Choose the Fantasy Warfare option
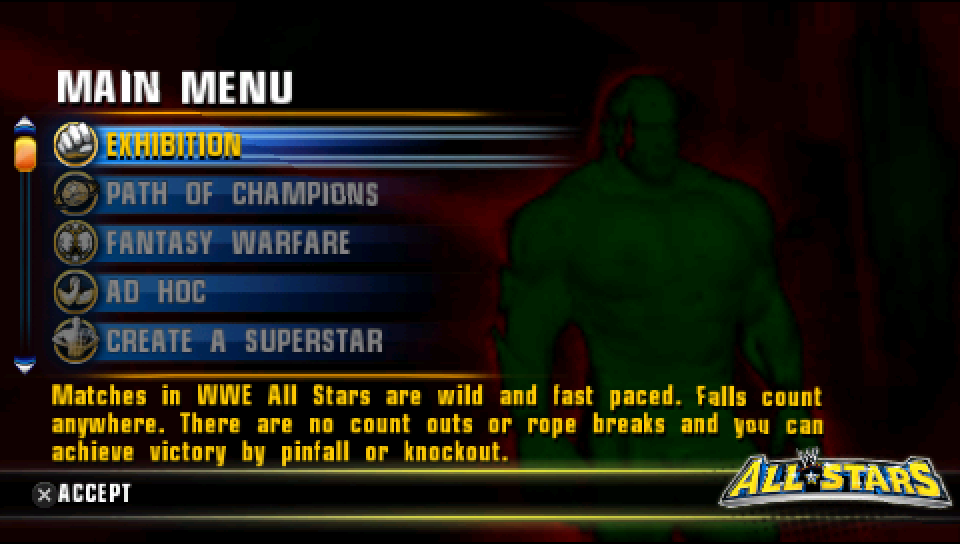960x544 pixels. [228, 243]
